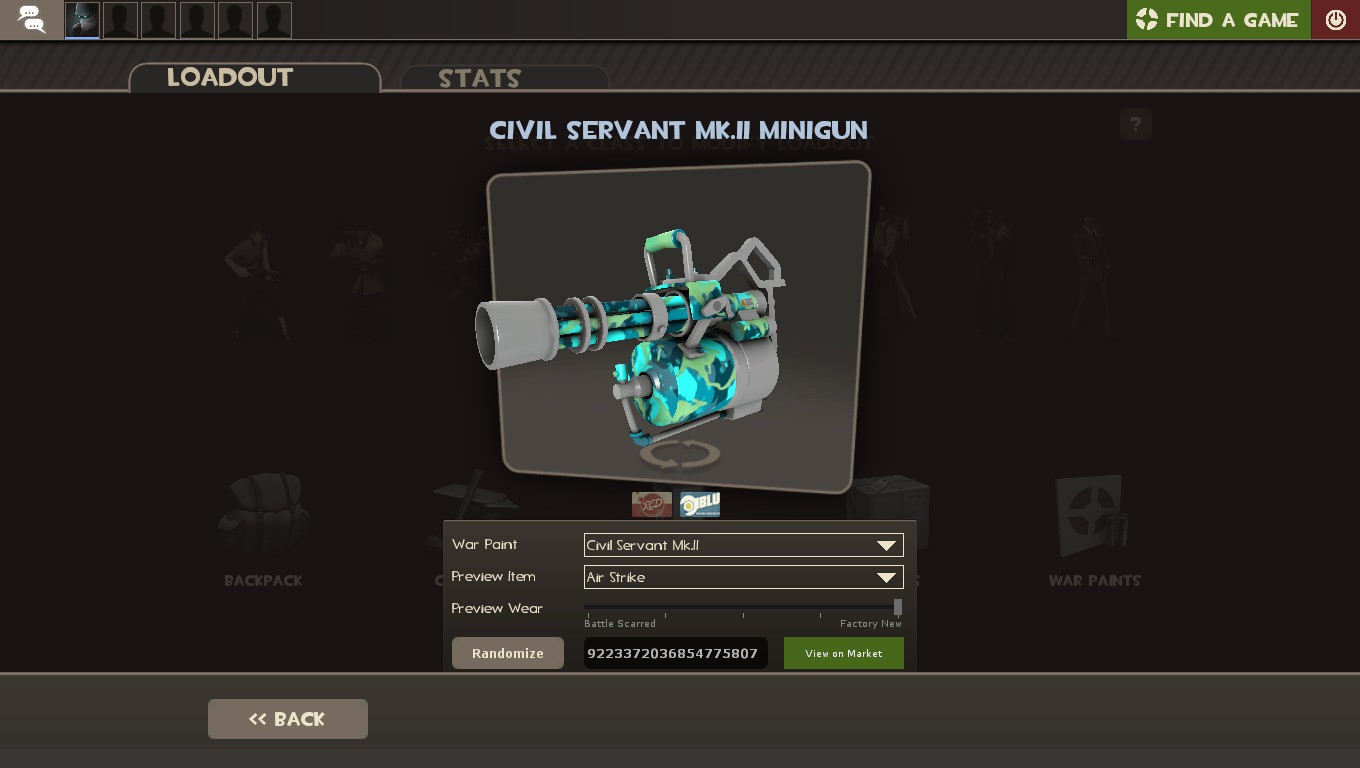Click the rotate arrow beneath the minigun model
Viewport: 1360px width, 768px height.
click(x=679, y=455)
